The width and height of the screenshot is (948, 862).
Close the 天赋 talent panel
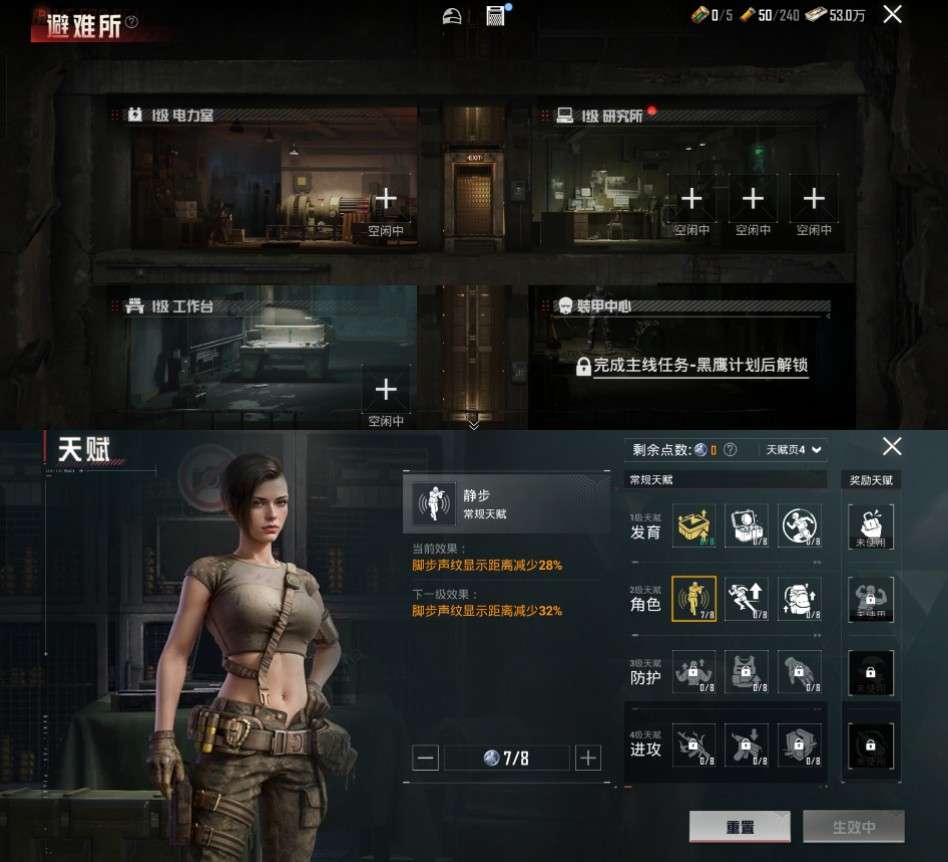tap(892, 446)
